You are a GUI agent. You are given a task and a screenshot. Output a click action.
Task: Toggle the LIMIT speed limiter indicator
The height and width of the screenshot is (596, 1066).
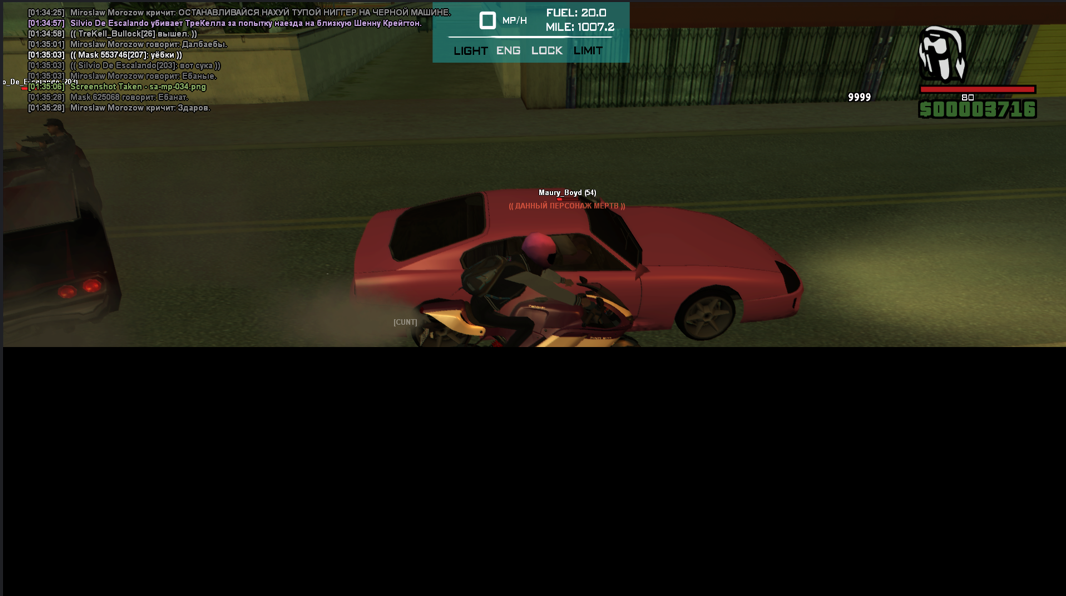[588, 51]
